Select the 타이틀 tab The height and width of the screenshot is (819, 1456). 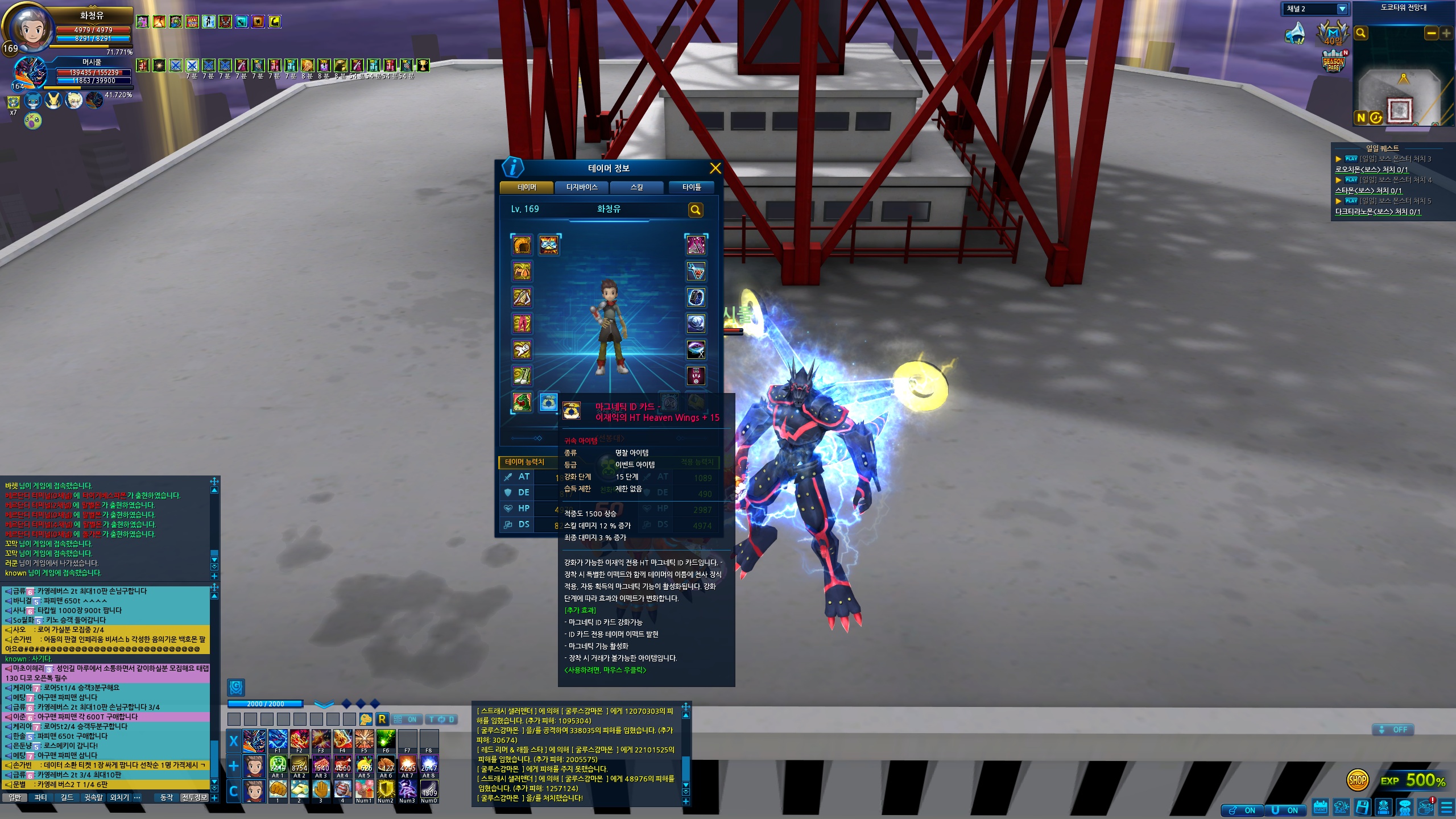[x=692, y=187]
